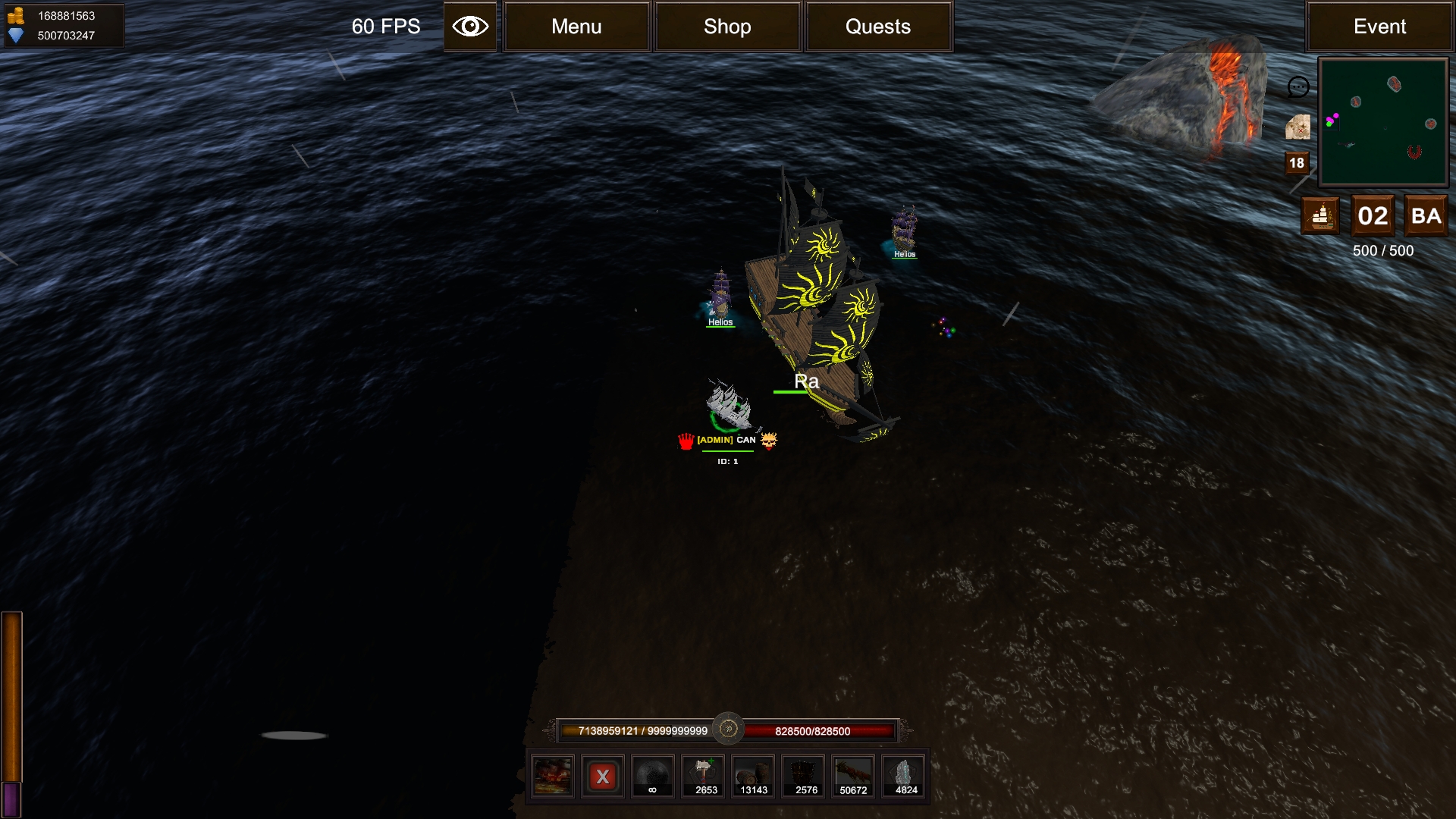
Task: Activate the dark shield slot
Action: 805,776
